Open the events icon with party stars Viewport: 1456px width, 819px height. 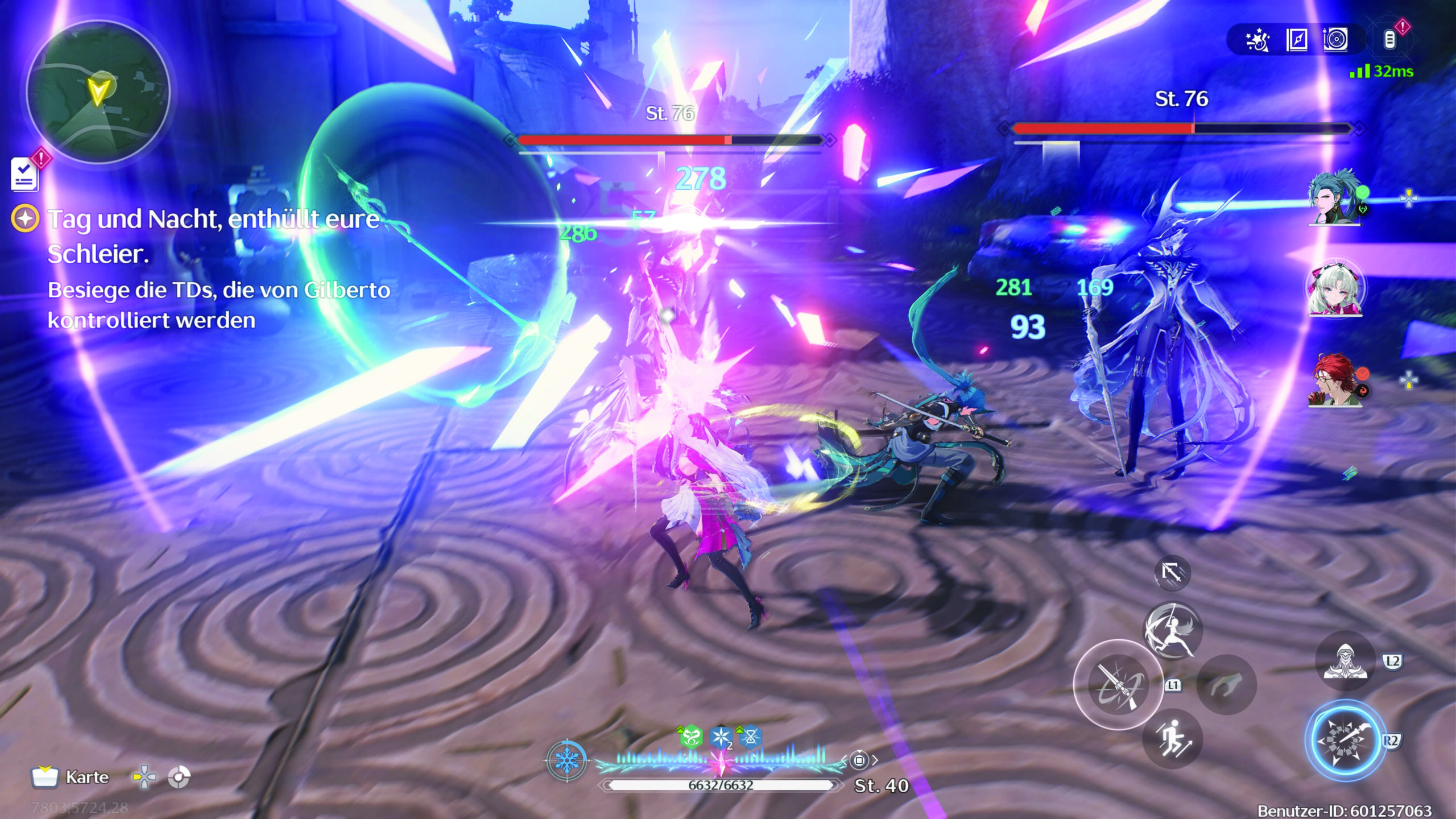pos(1258,40)
